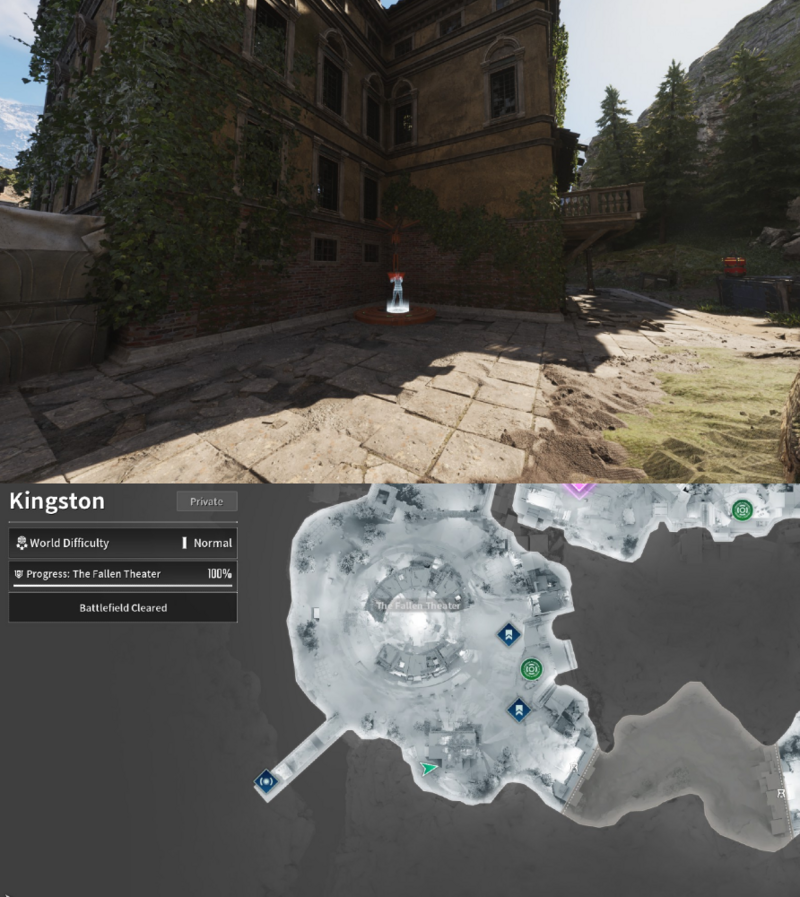
Task: Open the World Difficulty setting row
Action: coord(123,543)
